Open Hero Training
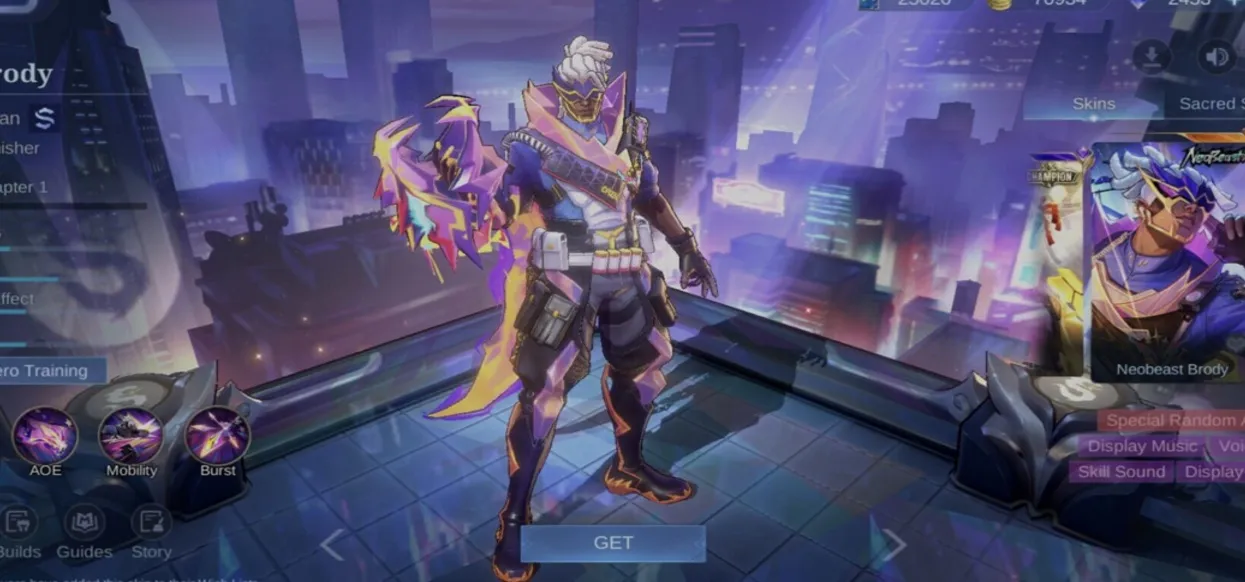The width and height of the screenshot is (1245, 582). [x=50, y=370]
